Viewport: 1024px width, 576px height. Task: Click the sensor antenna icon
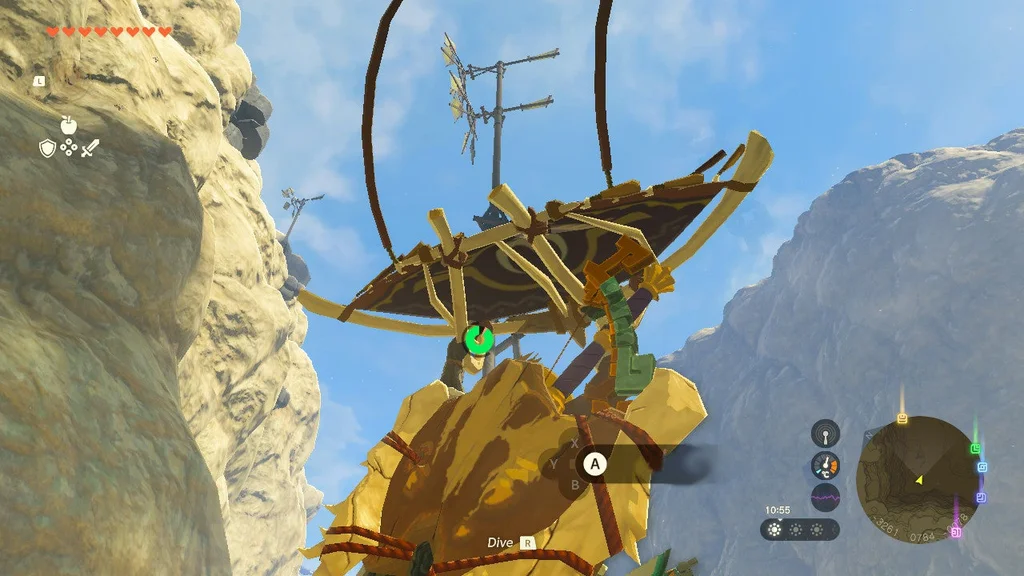pos(825,433)
